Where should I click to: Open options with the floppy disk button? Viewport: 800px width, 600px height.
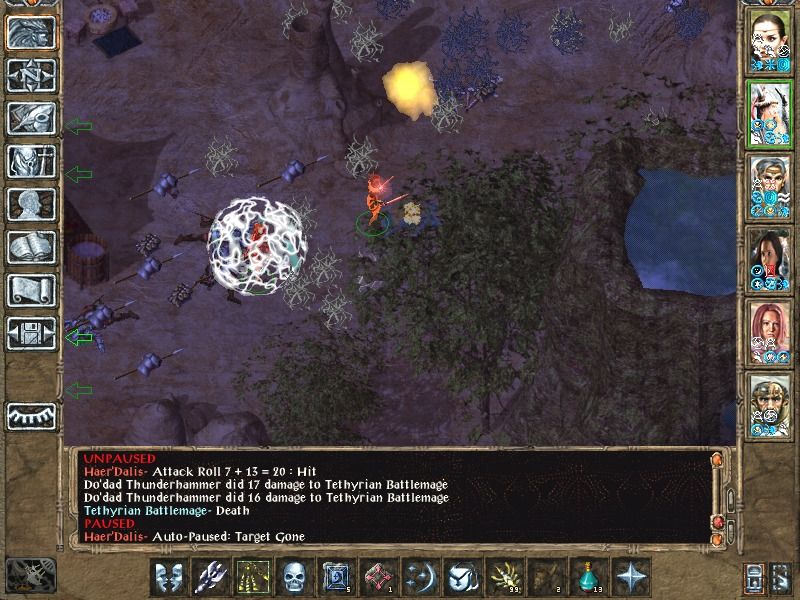31,333
